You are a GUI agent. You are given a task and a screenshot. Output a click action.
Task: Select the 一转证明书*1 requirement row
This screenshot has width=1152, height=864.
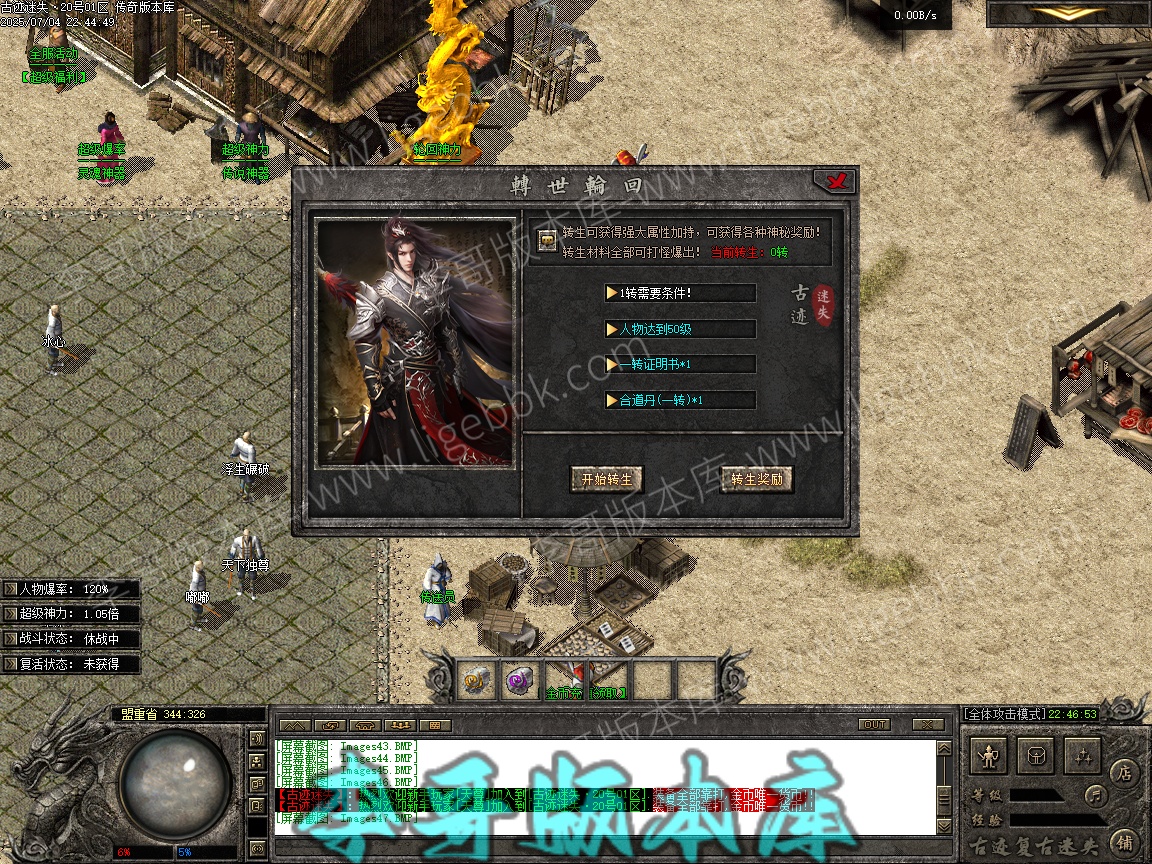tap(680, 364)
